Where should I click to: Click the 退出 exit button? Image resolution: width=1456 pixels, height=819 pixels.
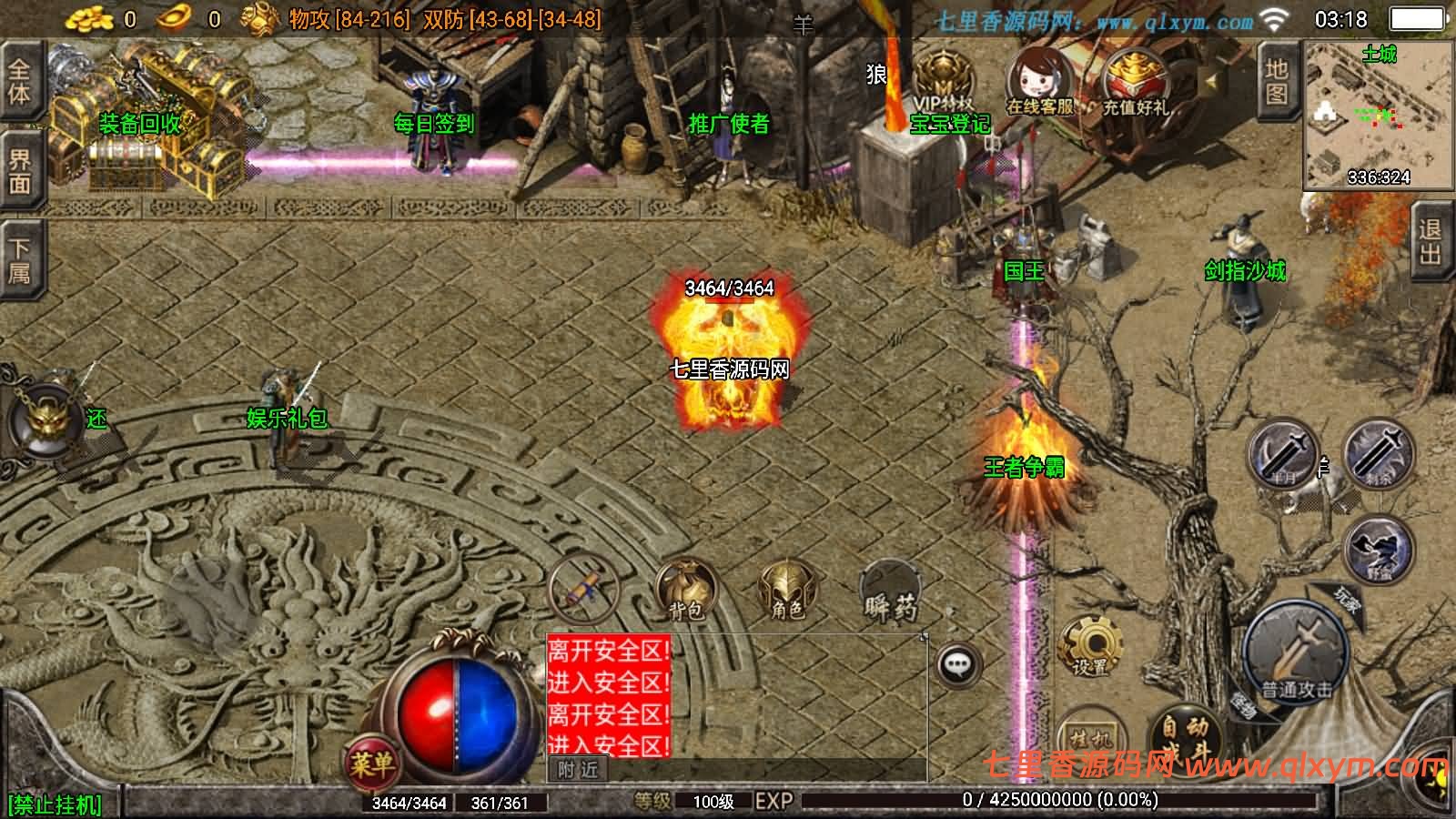pyautogui.click(x=1431, y=241)
